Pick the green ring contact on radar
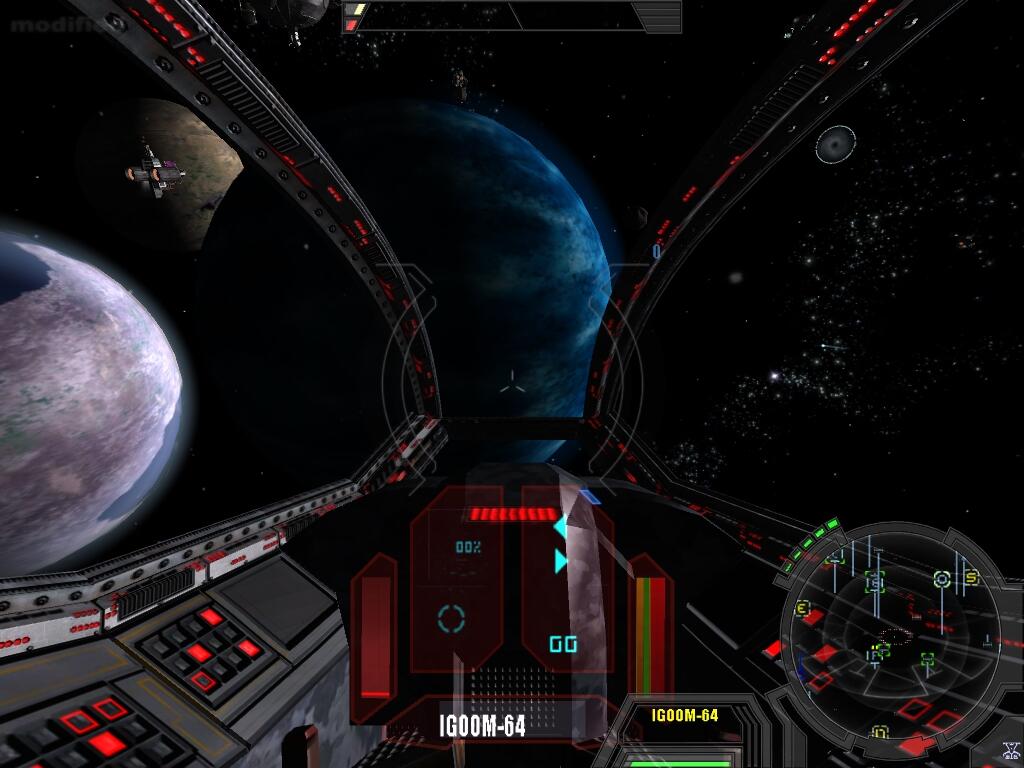The height and width of the screenshot is (768, 1024). pyautogui.click(x=941, y=578)
